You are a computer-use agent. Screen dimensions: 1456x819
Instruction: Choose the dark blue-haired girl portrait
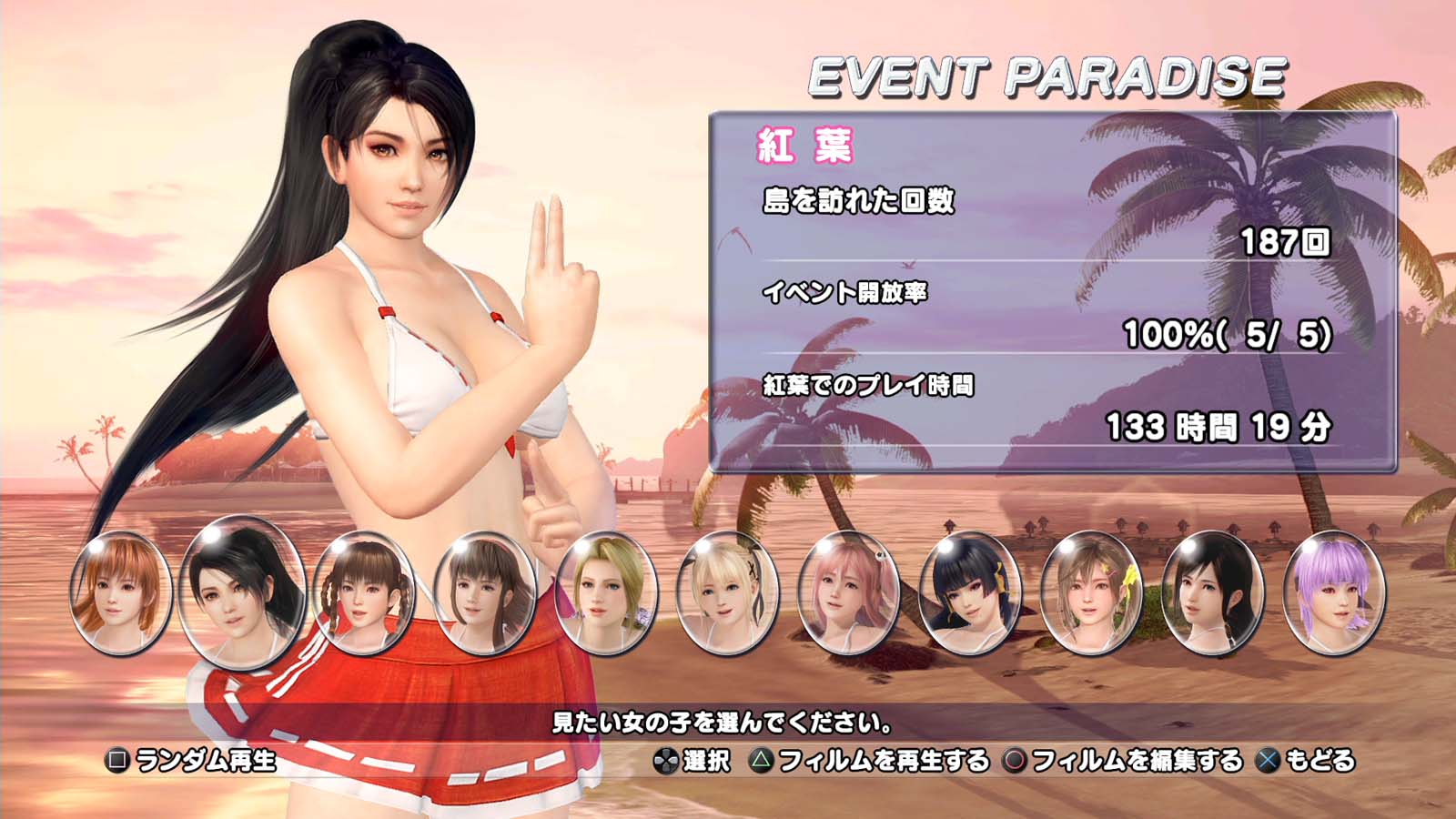click(970, 593)
